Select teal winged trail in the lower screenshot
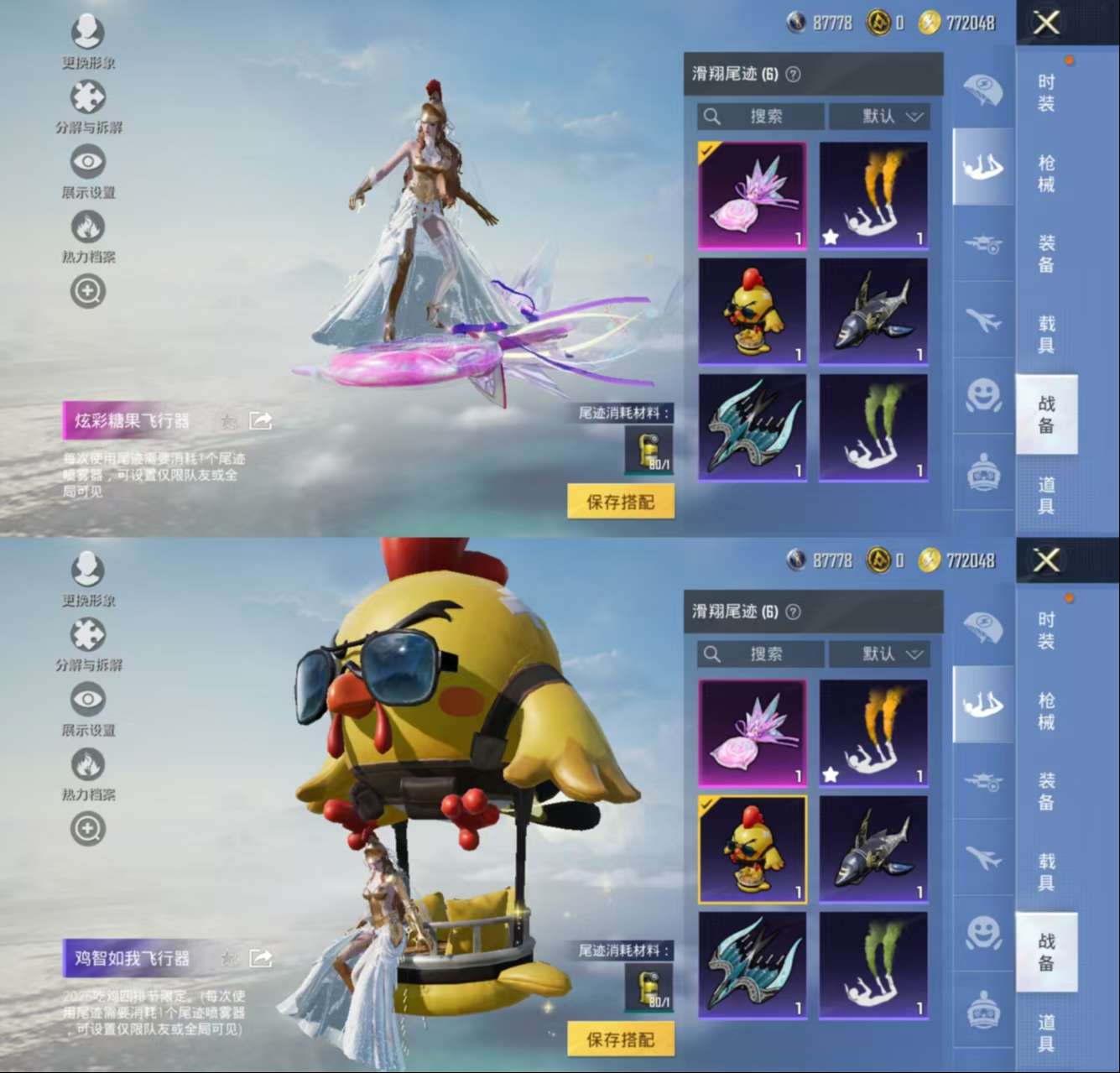 (753, 965)
